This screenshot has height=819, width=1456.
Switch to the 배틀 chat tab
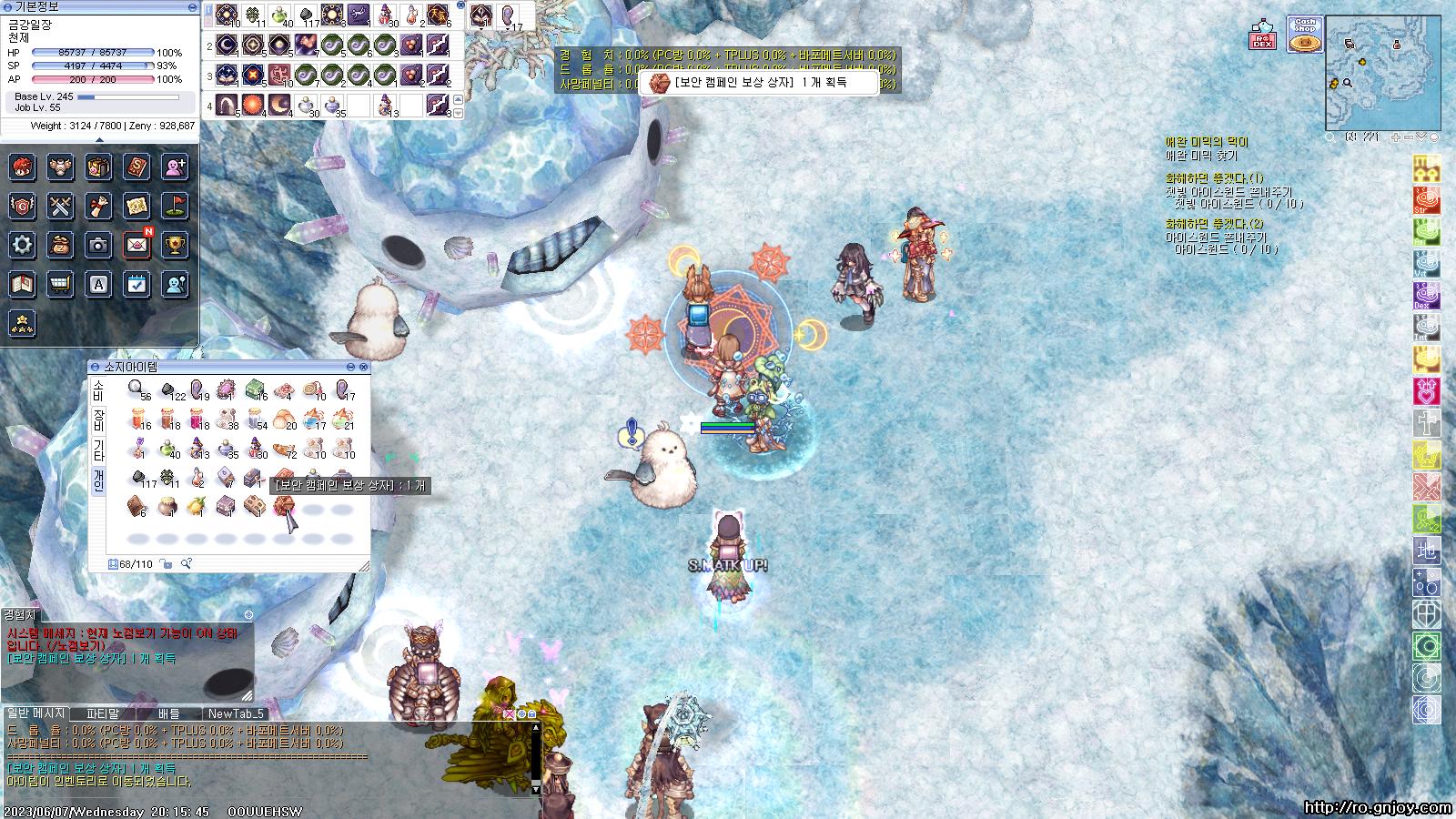(169, 713)
